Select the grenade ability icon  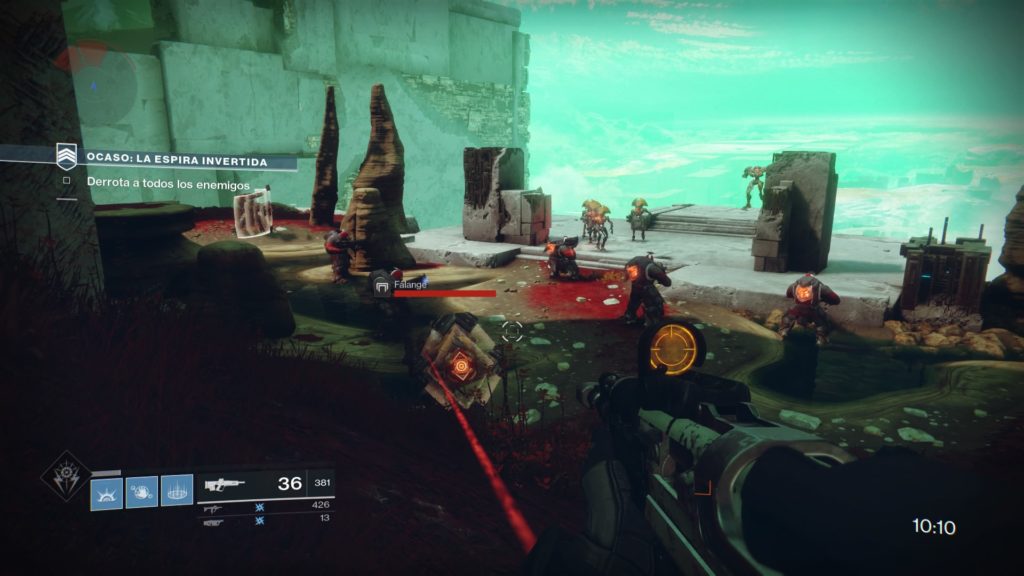pyautogui.click(x=107, y=492)
